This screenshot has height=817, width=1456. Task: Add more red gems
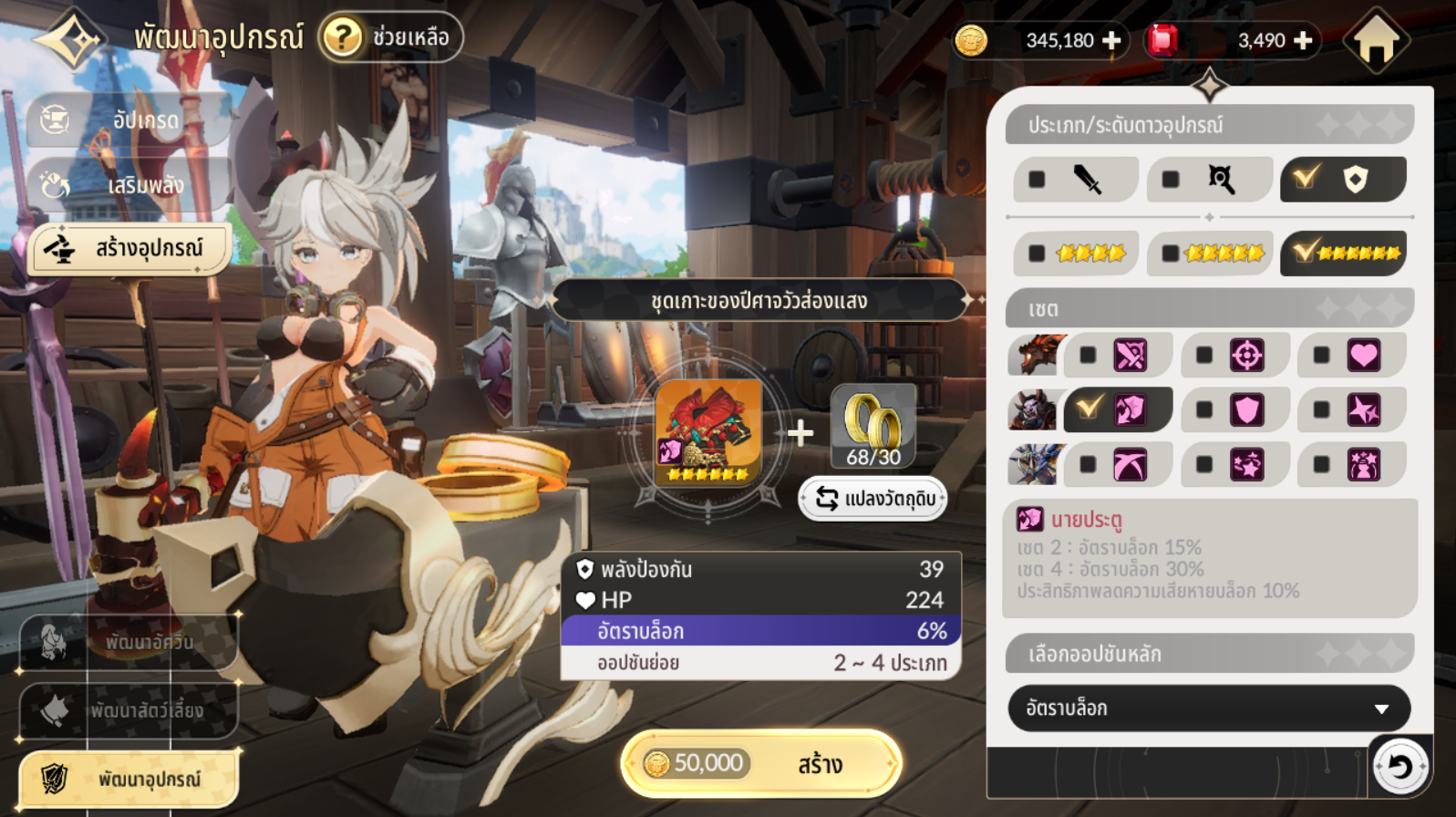click(1304, 40)
